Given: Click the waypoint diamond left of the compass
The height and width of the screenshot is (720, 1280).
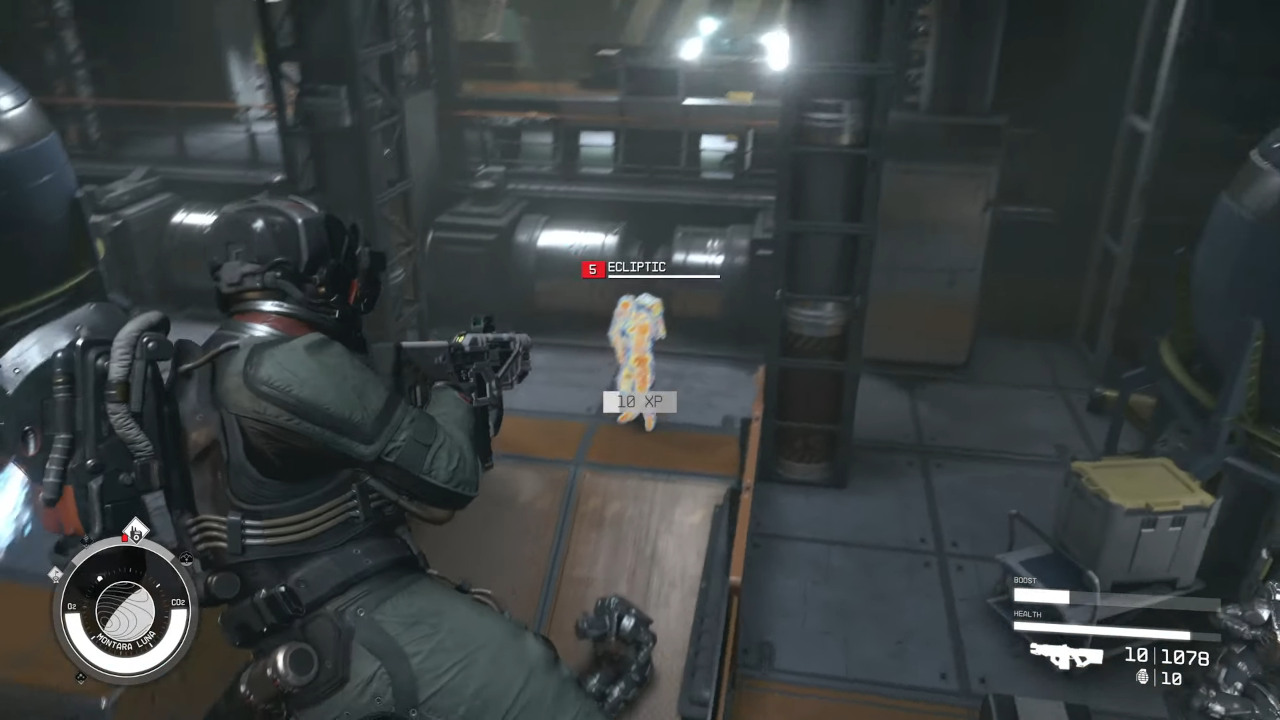Looking at the screenshot, I should 55,576.
